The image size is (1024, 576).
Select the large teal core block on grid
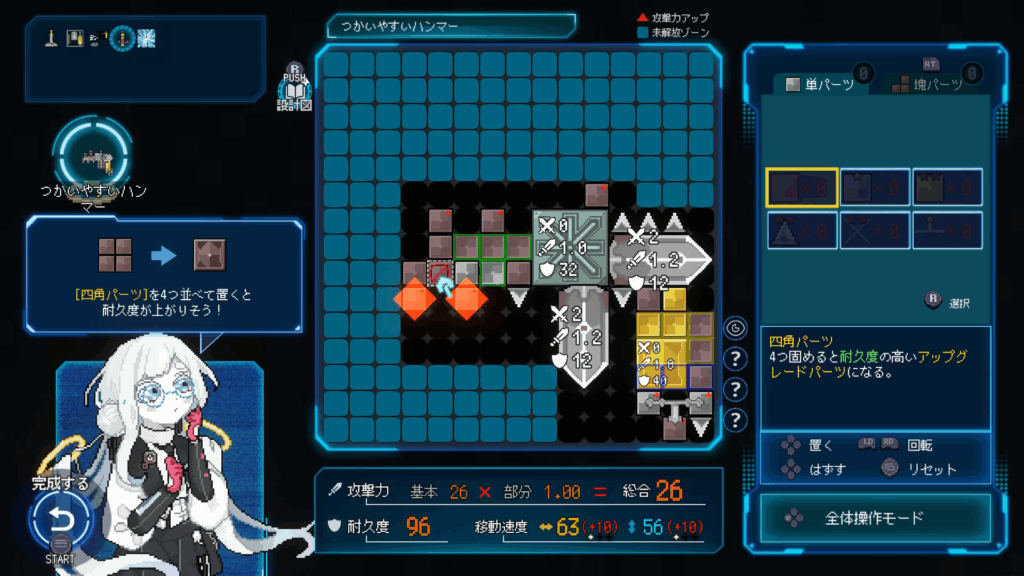[x=570, y=247]
